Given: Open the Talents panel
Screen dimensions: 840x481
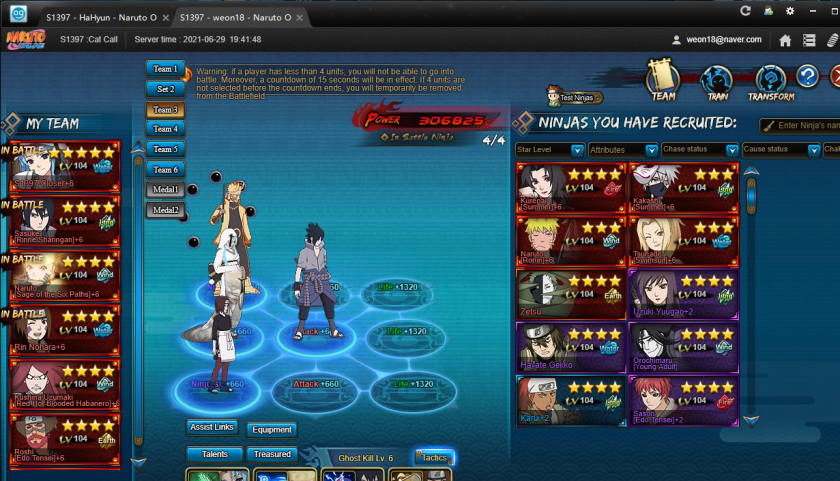Looking at the screenshot, I should coord(215,455).
